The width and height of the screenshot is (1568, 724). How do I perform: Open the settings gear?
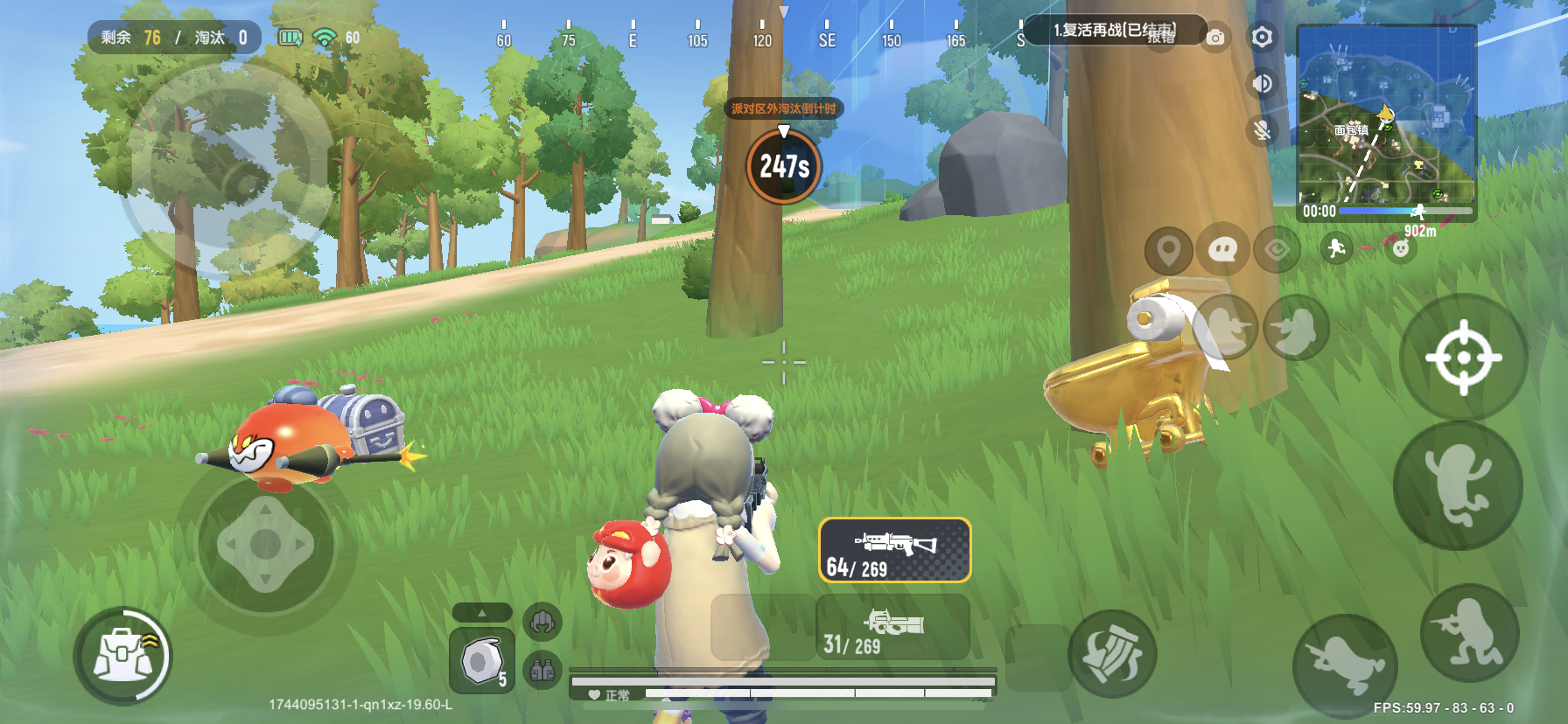pos(1262,38)
